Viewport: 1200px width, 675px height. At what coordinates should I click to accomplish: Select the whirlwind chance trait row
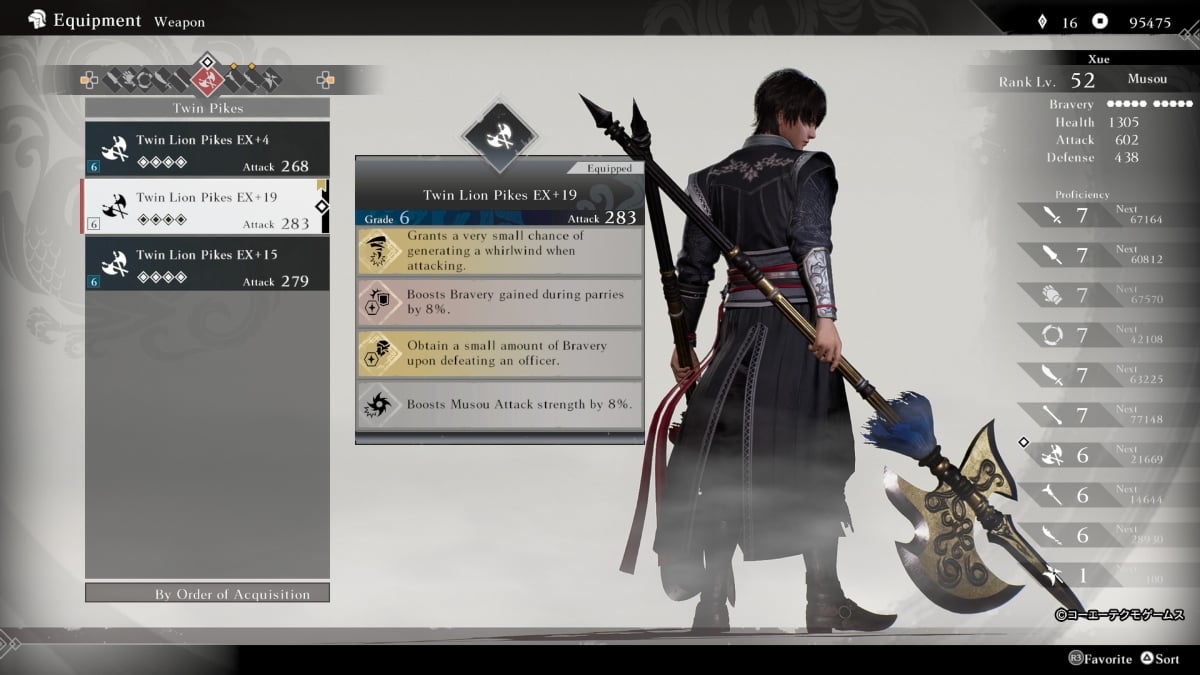pyautogui.click(x=500, y=252)
